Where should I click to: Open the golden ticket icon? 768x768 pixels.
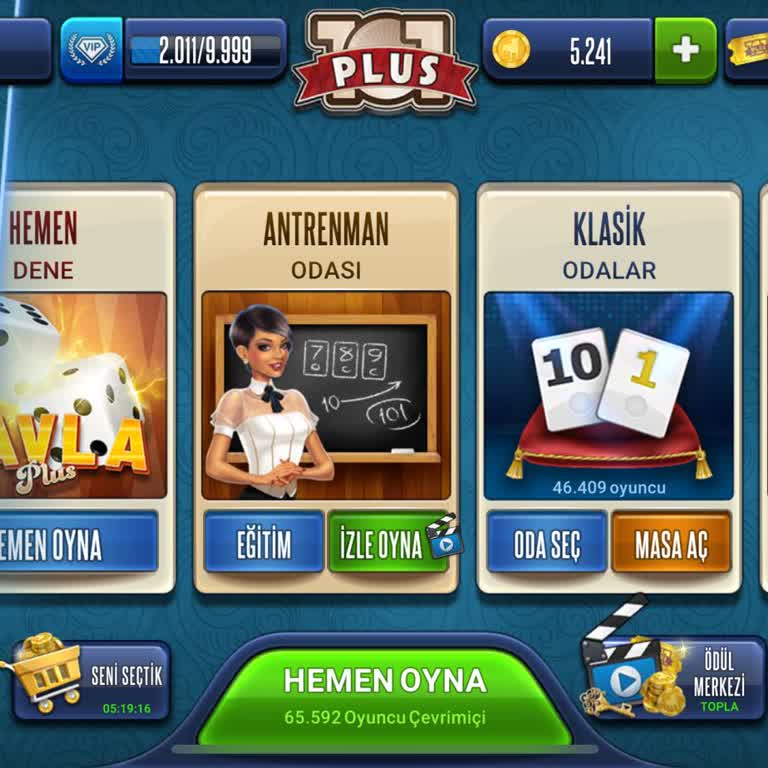pos(748,48)
